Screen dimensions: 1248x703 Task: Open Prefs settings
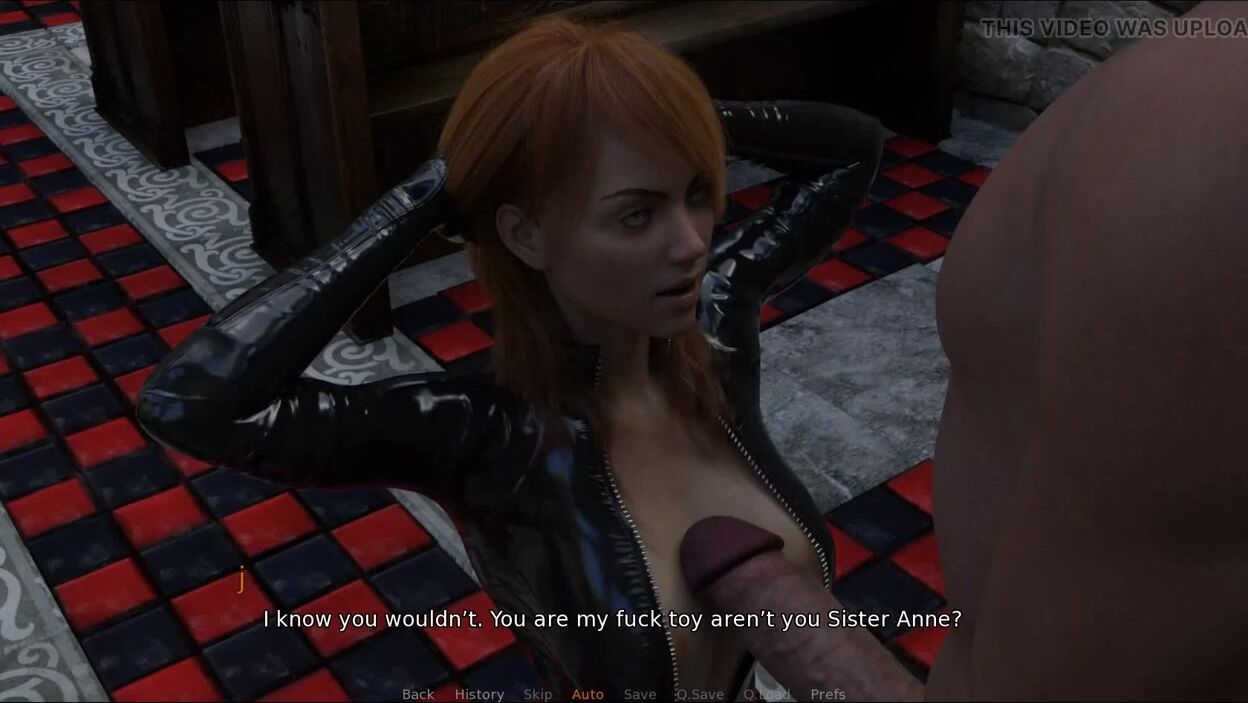point(828,694)
